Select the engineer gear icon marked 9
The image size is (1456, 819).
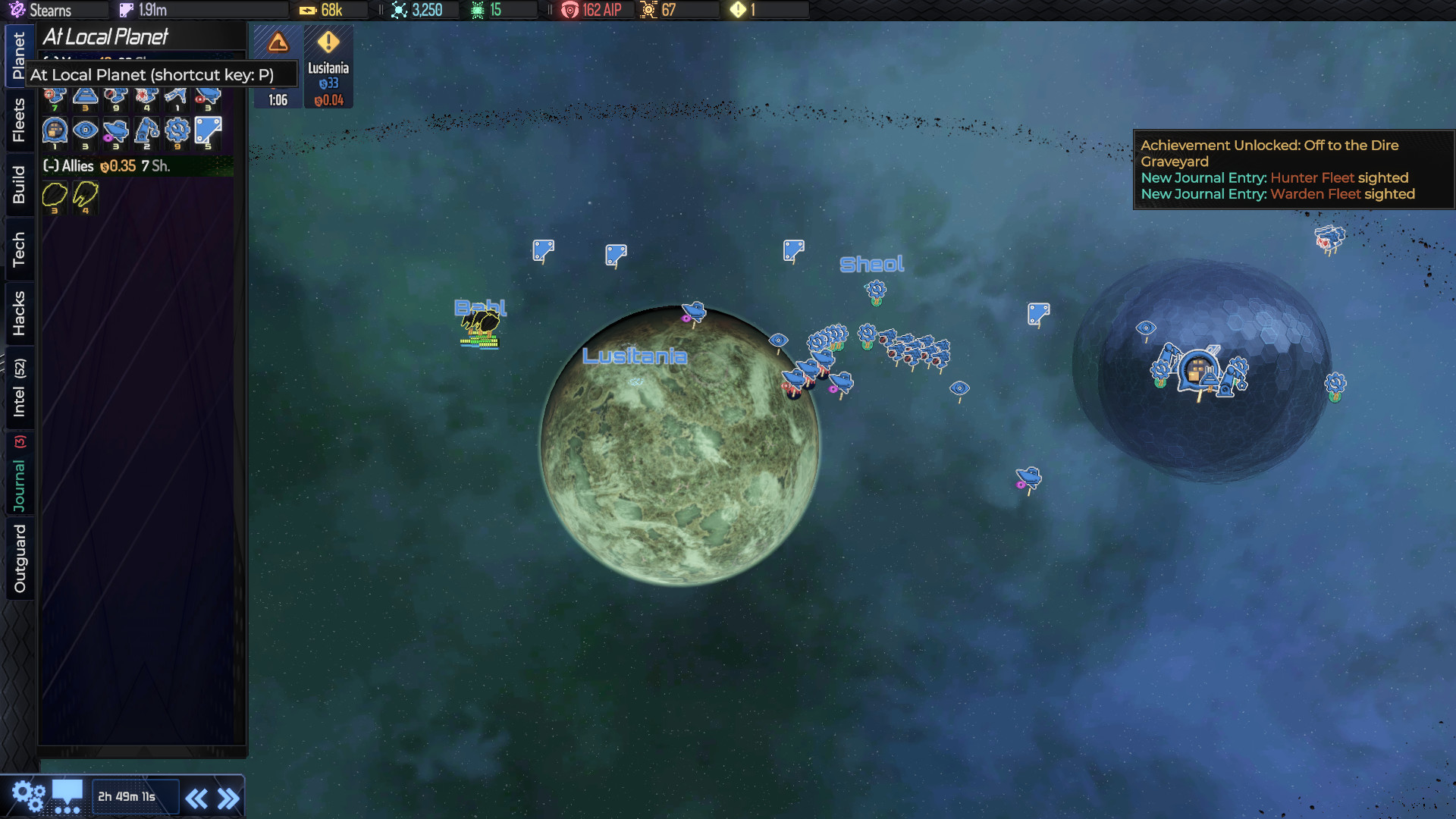176,130
